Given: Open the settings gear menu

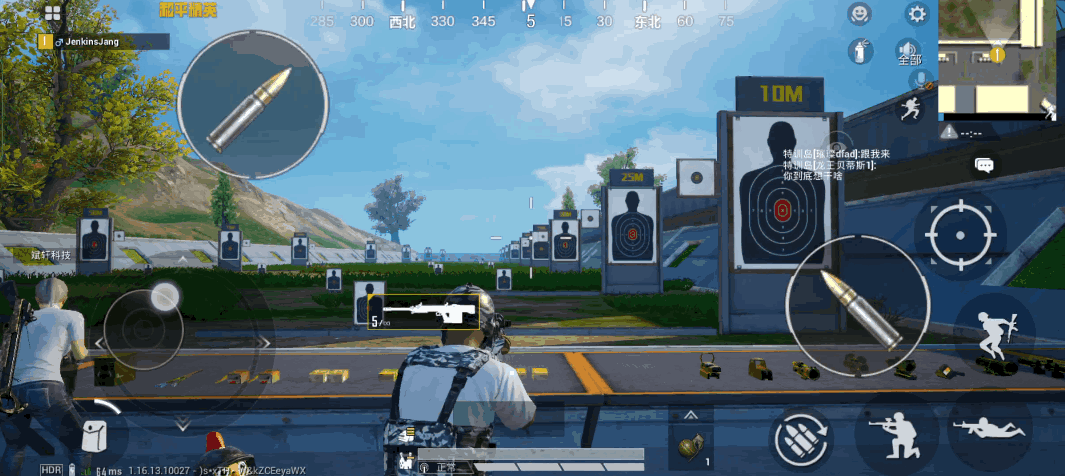Looking at the screenshot, I should [916, 14].
